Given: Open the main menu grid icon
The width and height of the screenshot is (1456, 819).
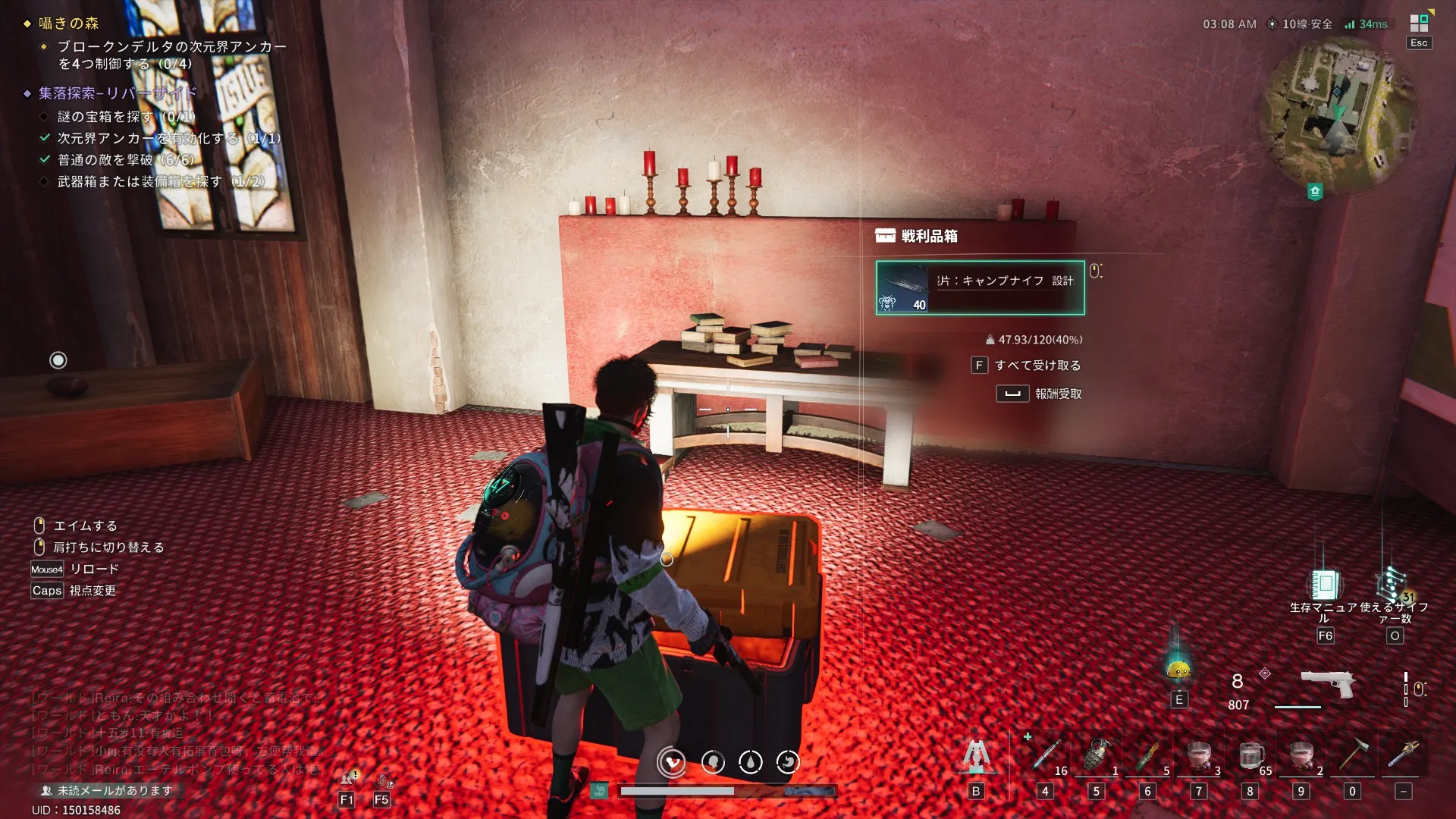Looking at the screenshot, I should pyautogui.click(x=1419, y=24).
